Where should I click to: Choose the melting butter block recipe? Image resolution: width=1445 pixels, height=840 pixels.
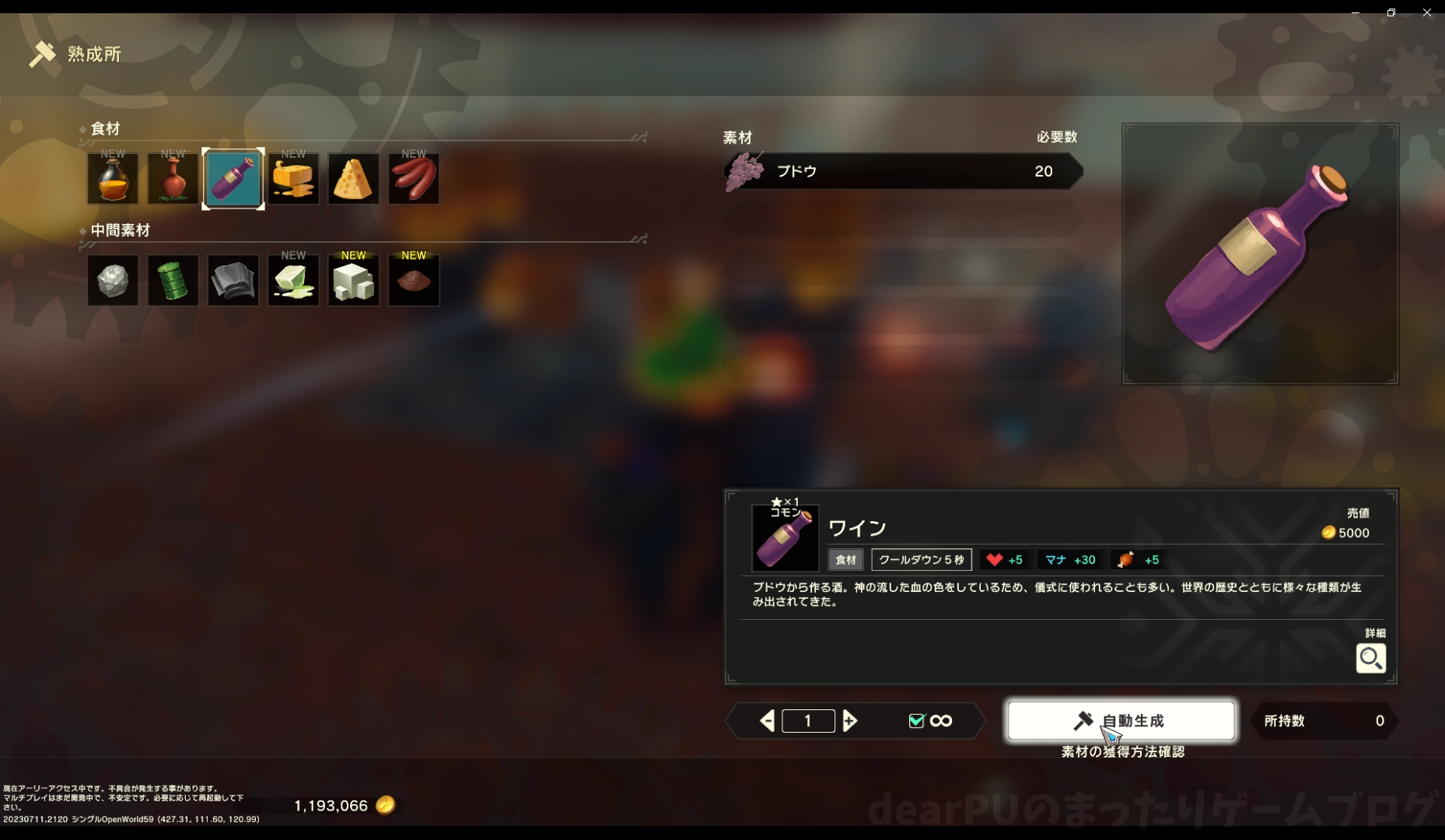tap(293, 179)
